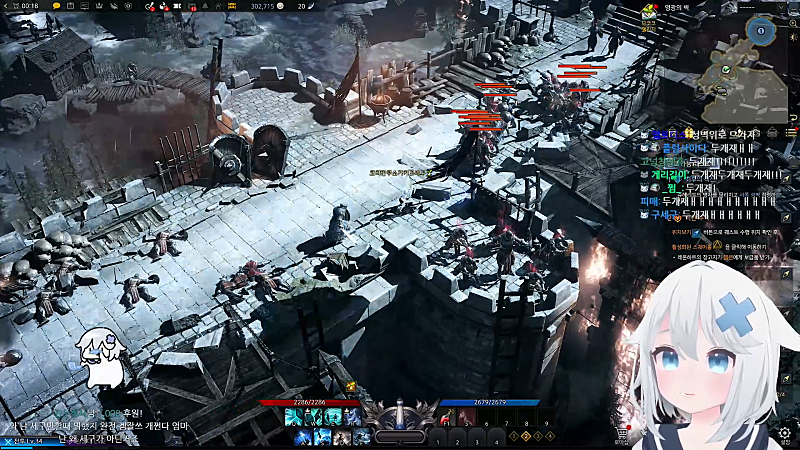Activate the Q skill icon

coord(292,417)
